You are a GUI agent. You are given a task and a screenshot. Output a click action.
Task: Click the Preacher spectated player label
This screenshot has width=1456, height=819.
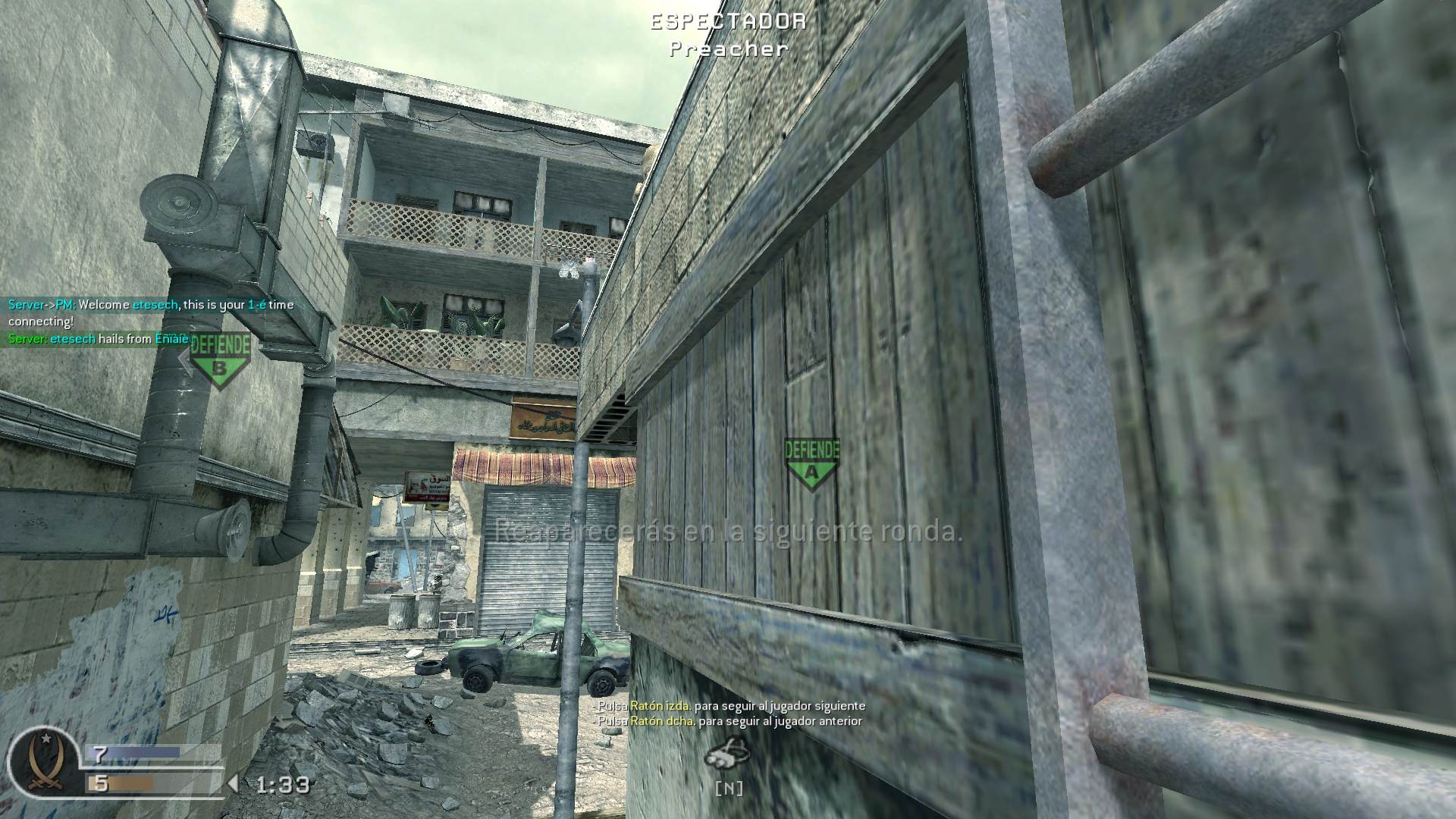pyautogui.click(x=726, y=49)
